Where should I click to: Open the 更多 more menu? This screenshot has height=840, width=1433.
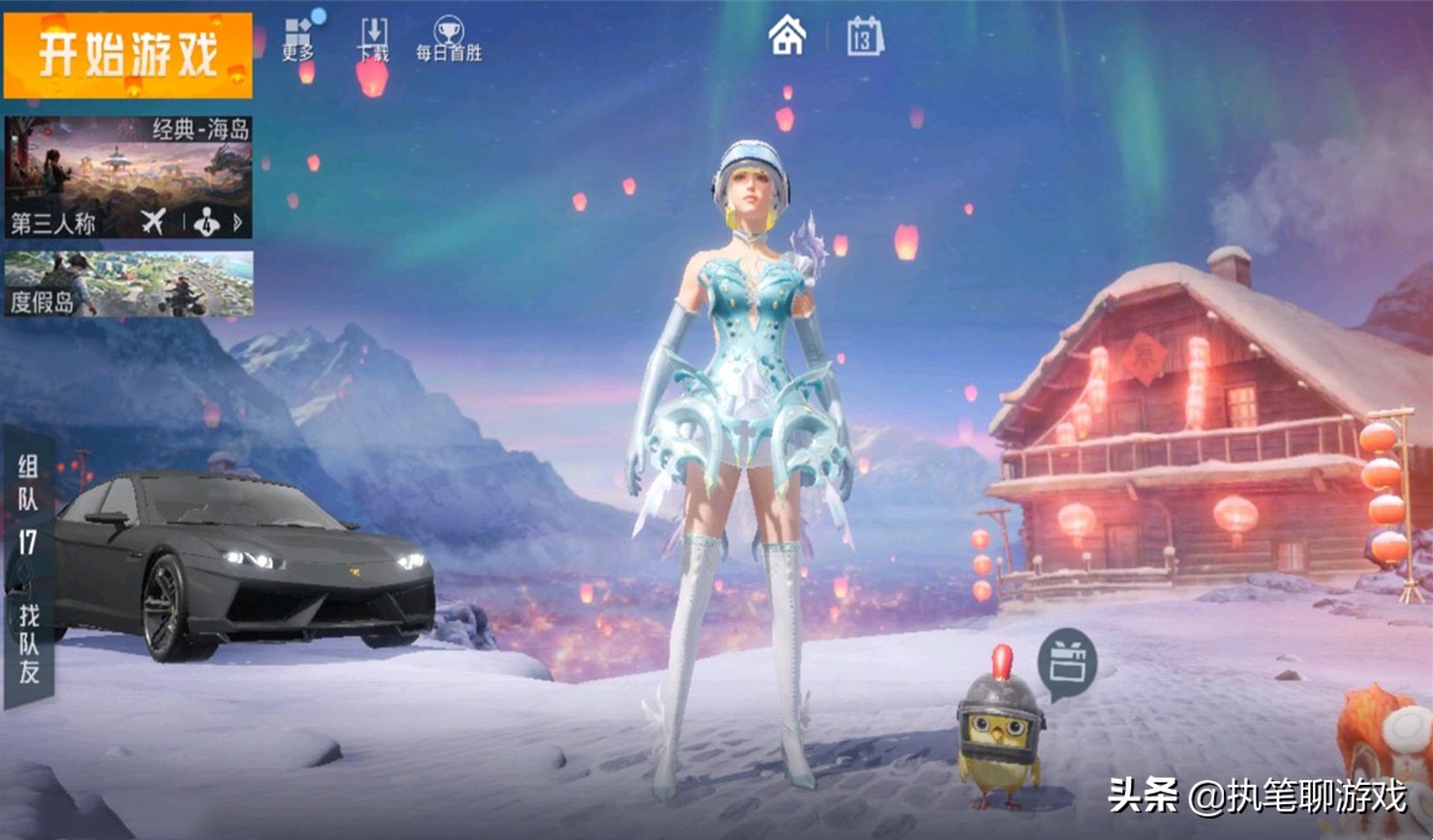click(298, 41)
